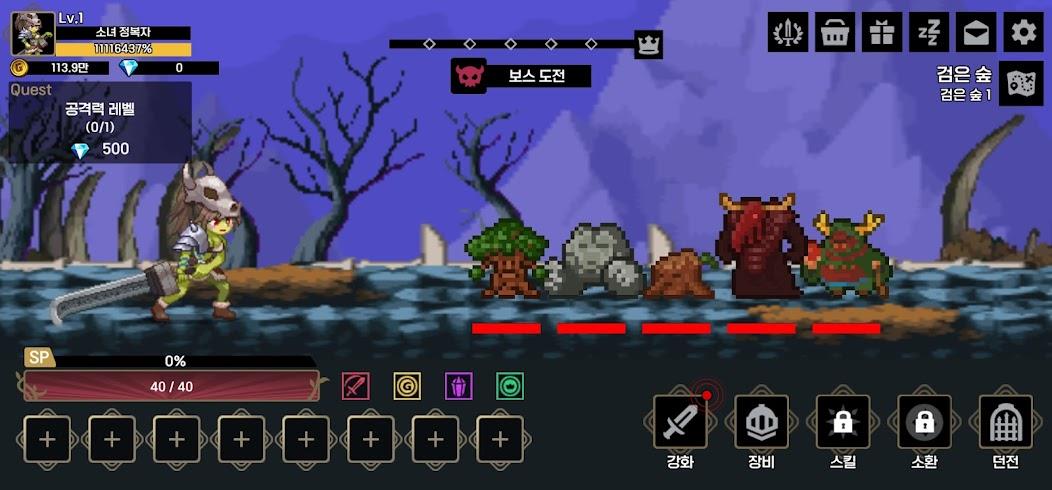Open the player portrait profile
Screen dimensions: 1052x490
pyautogui.click(x=32, y=33)
